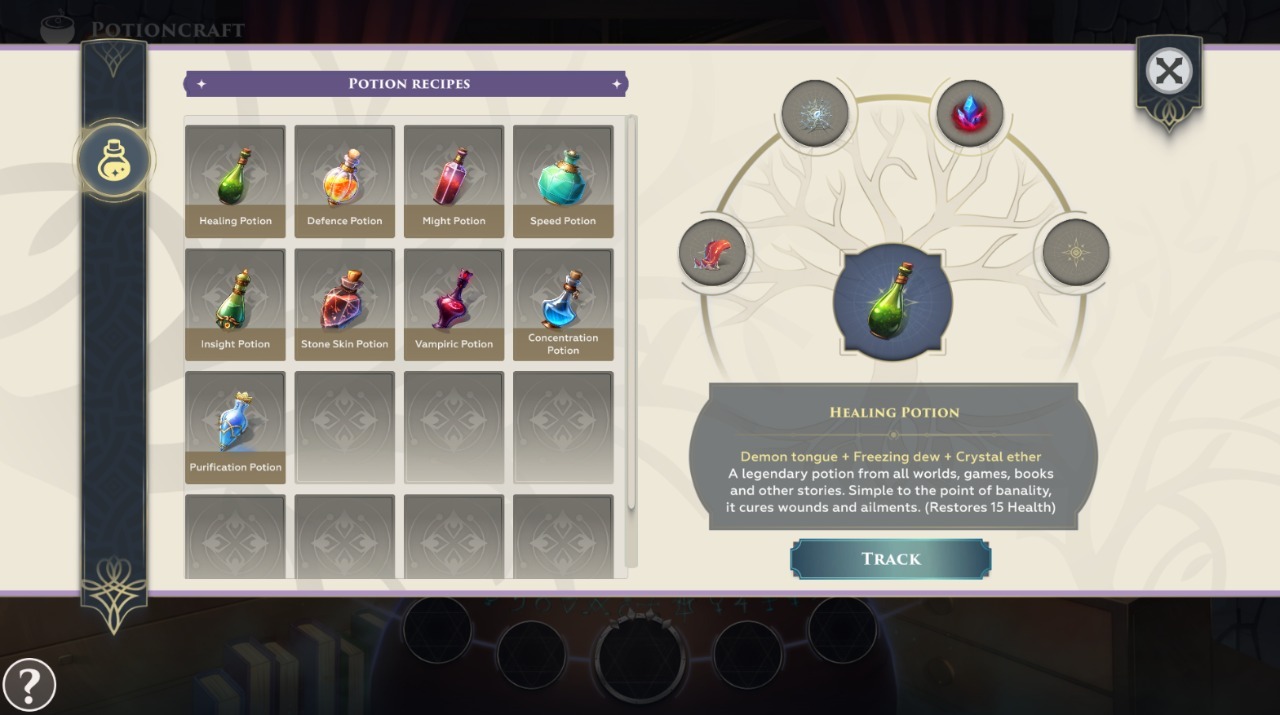The height and width of the screenshot is (715, 1280).
Task: Select the Healing Potion recipe
Action: (235, 181)
